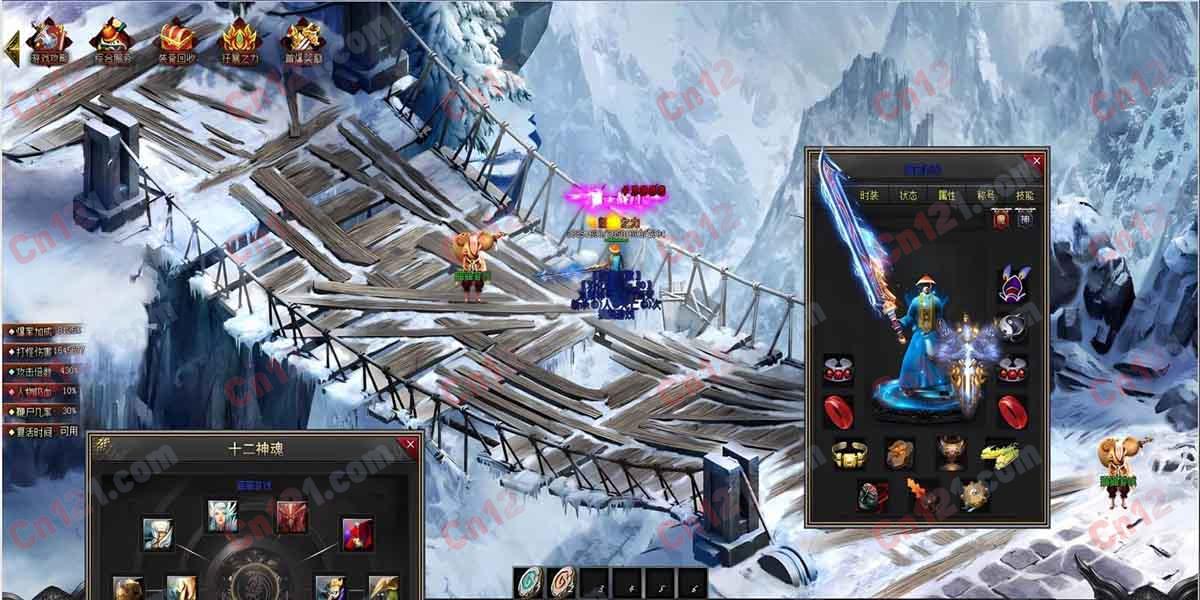The width and height of the screenshot is (1200, 600).
Task: Select the white-haired woman soul portrait
Action: [x=222, y=516]
